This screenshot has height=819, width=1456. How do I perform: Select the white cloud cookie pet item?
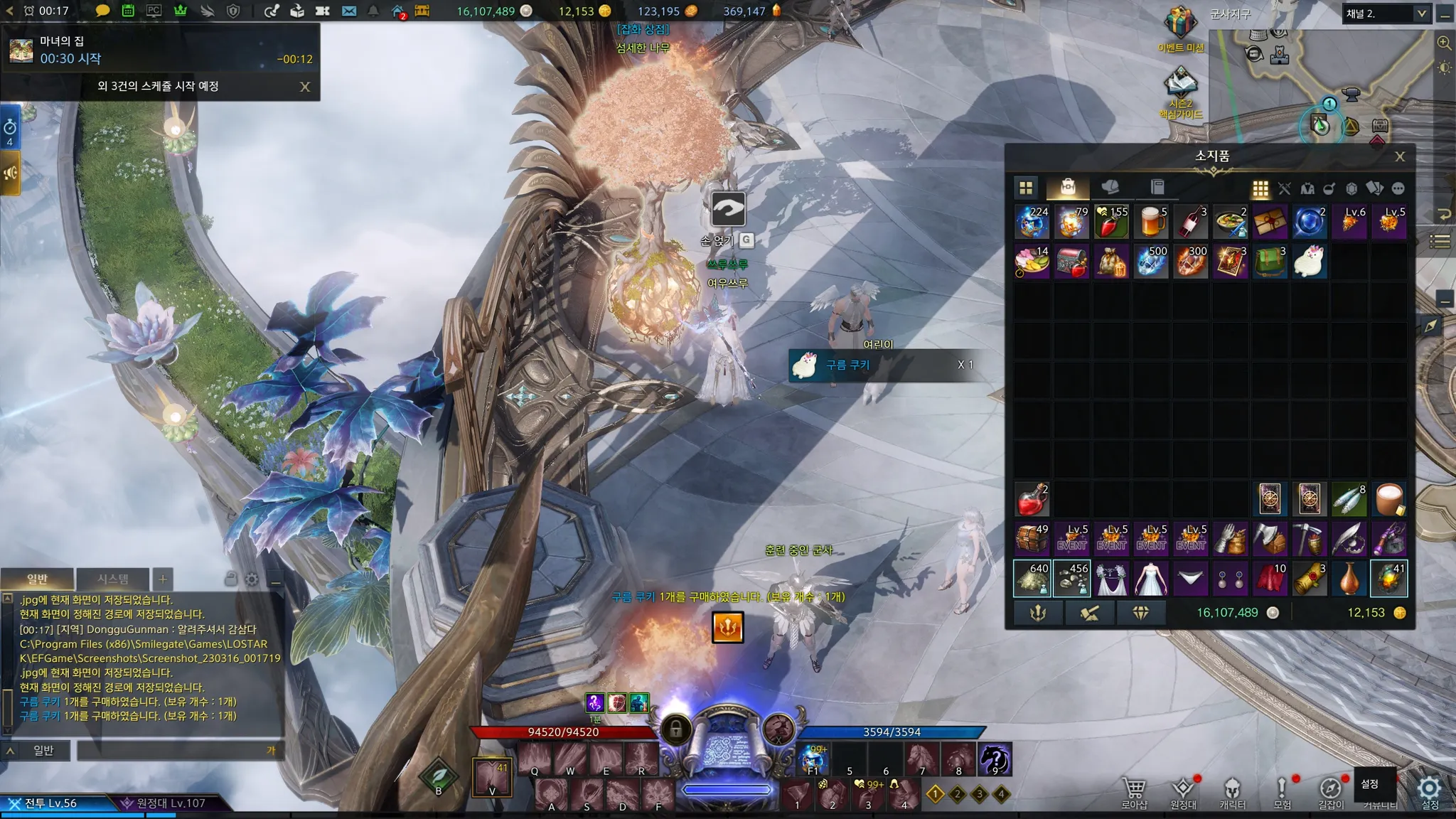1309,262
